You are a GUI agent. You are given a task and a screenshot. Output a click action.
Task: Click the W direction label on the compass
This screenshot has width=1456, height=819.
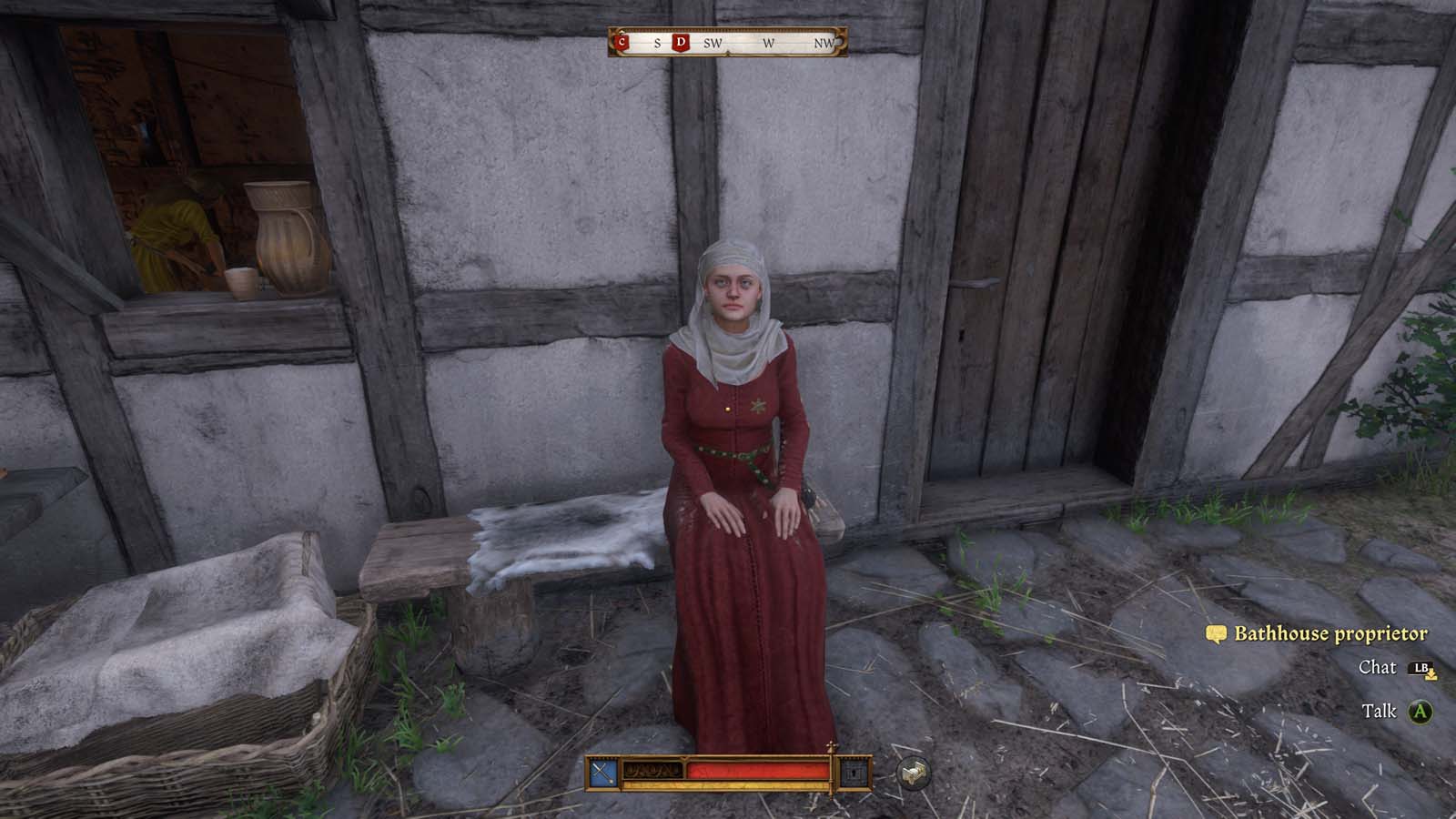click(x=767, y=42)
